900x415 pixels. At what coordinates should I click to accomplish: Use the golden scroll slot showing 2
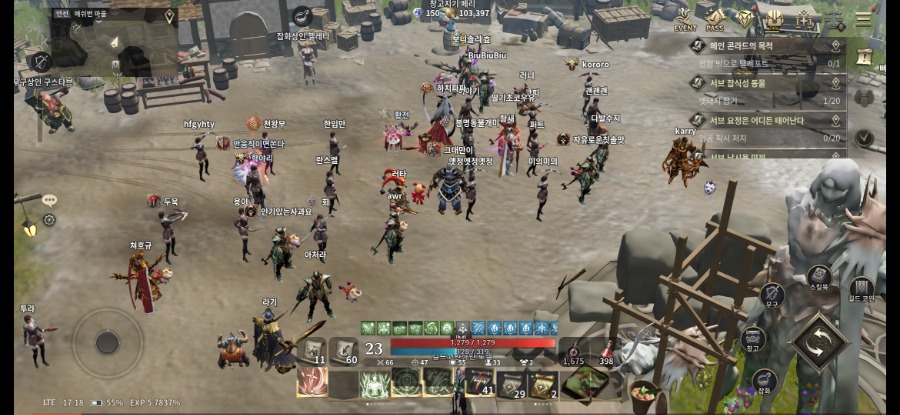[x=543, y=382]
